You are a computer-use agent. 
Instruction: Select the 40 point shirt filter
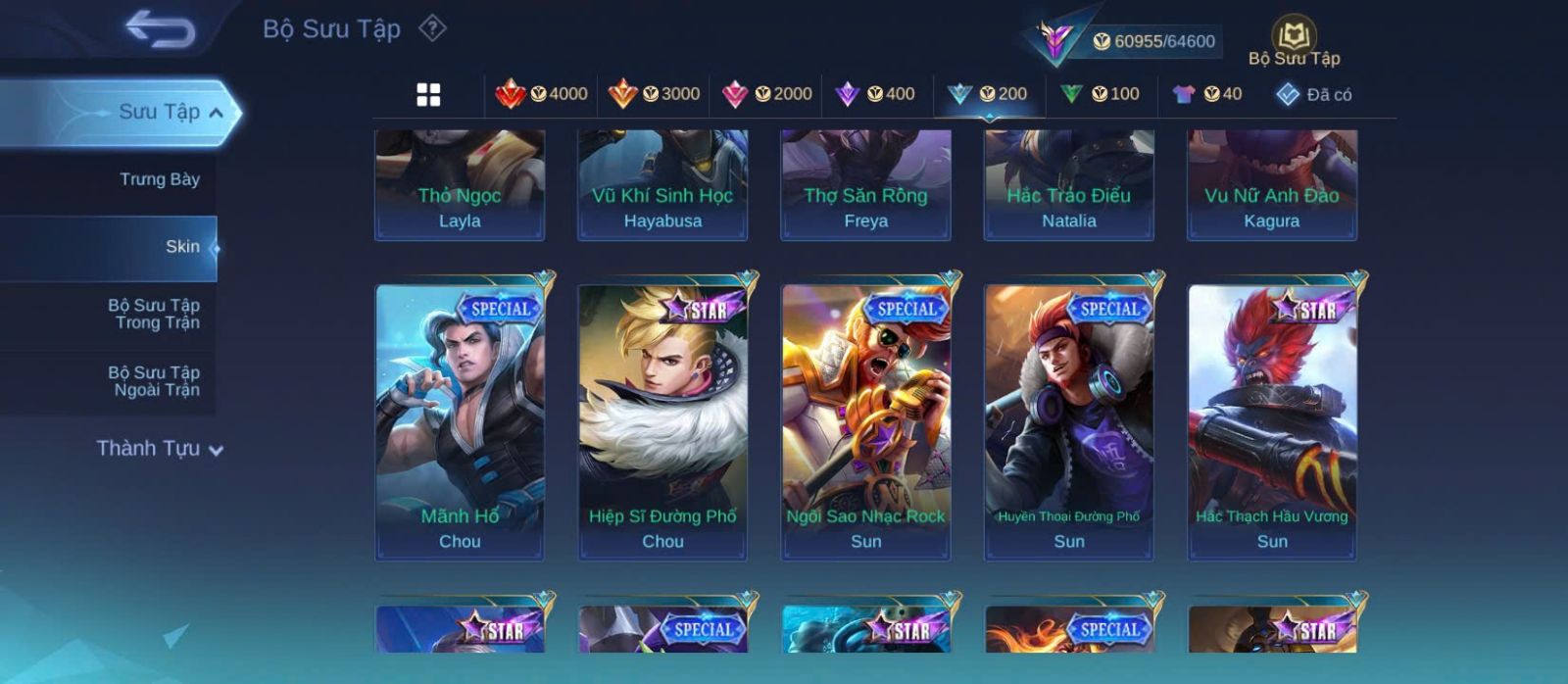1207,94
